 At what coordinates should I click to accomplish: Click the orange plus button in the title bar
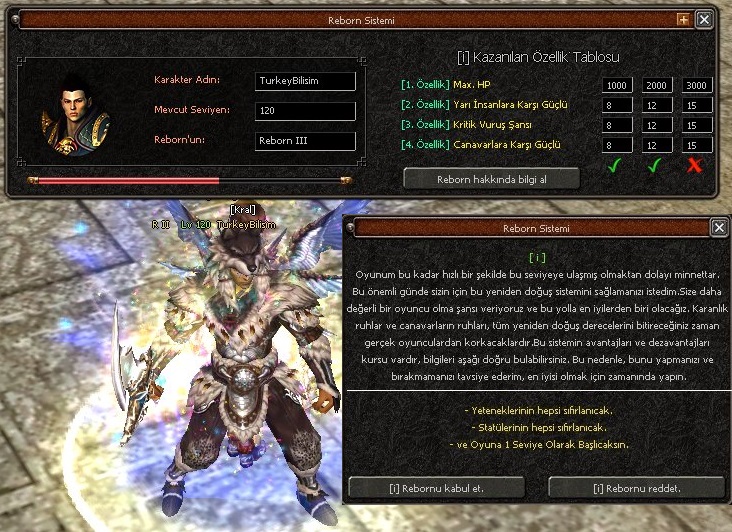tap(683, 19)
